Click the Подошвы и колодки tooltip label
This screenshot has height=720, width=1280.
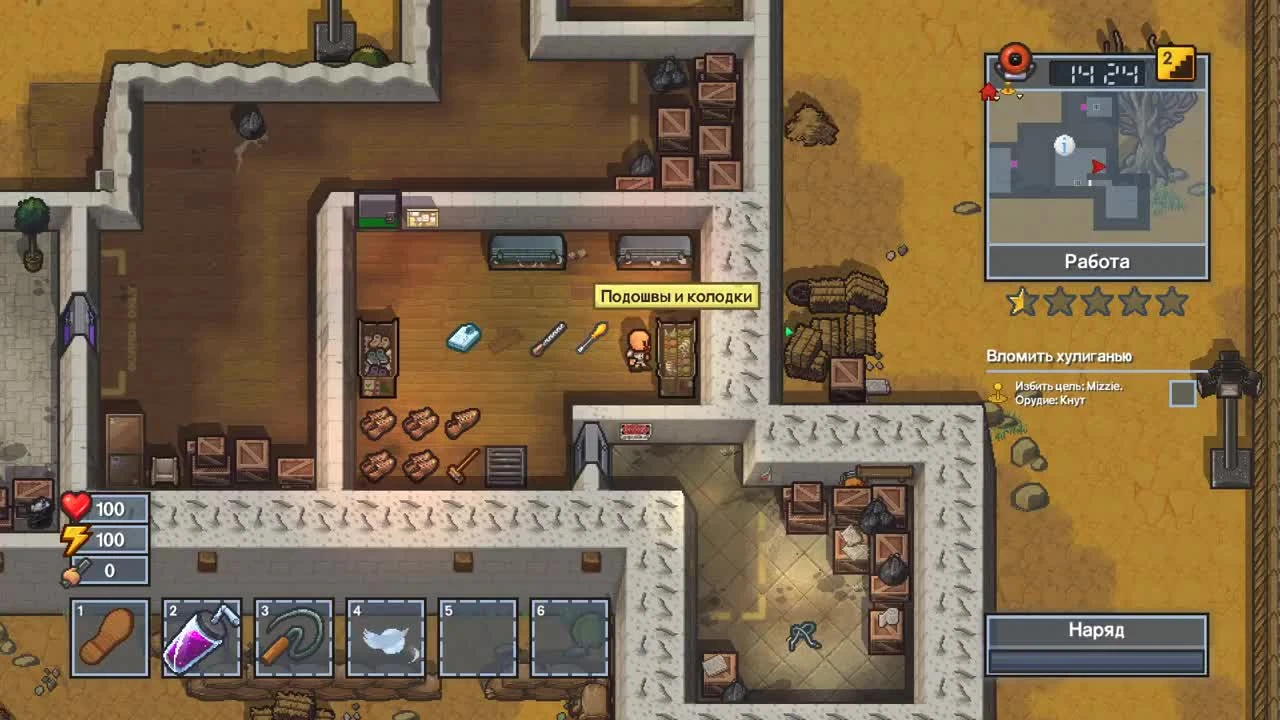[679, 295]
